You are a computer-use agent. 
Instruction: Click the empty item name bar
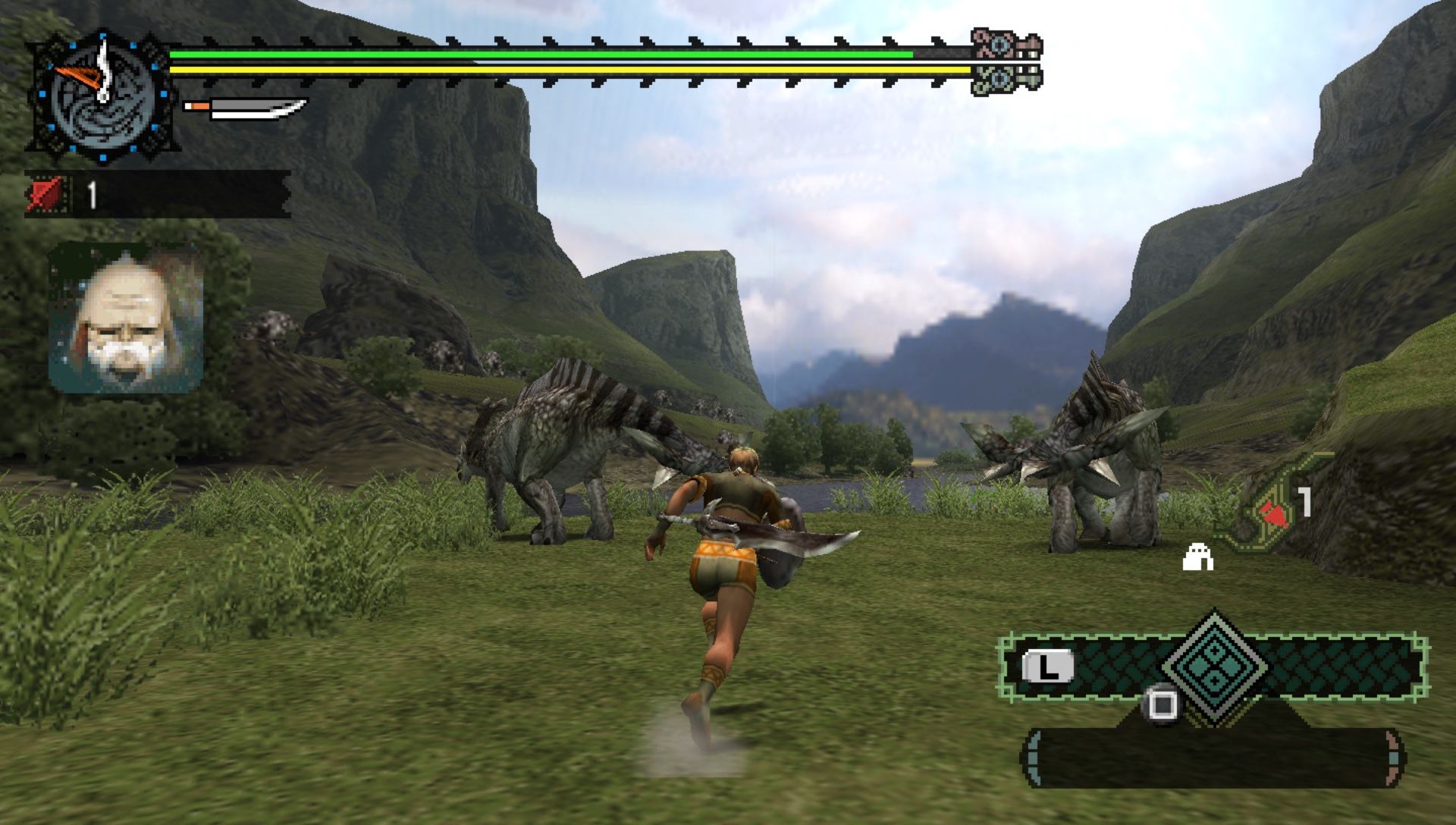point(1212,758)
